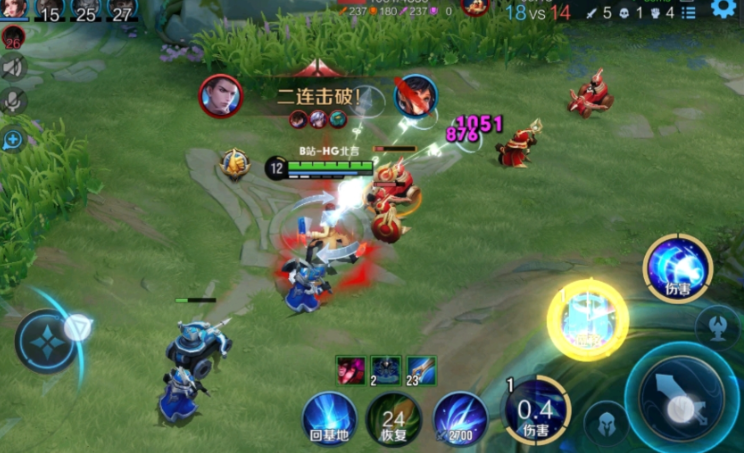Tap the helmet hero-targeting button
The height and width of the screenshot is (453, 744).
click(x=606, y=421)
